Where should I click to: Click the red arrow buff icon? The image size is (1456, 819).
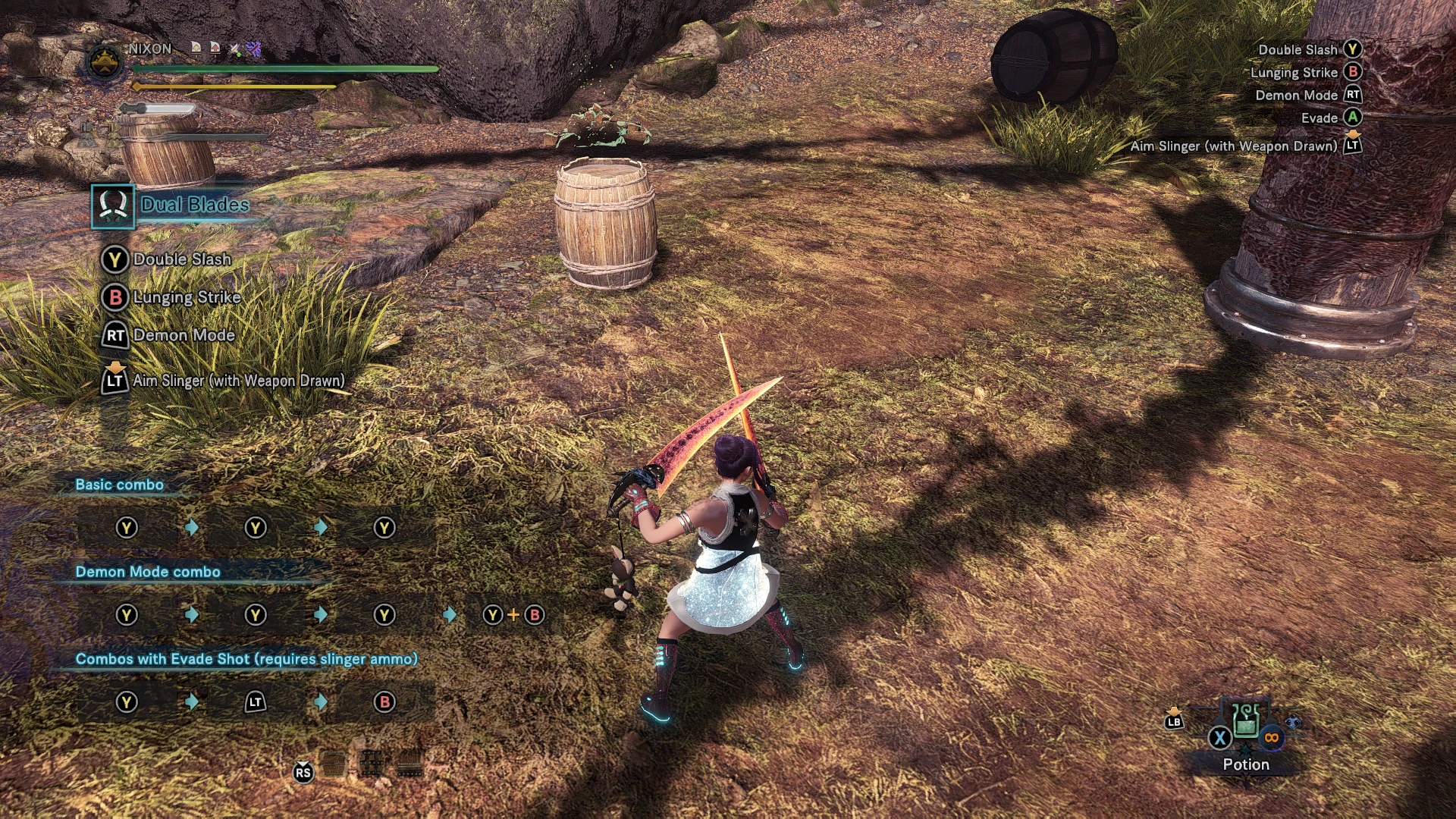click(x=215, y=48)
